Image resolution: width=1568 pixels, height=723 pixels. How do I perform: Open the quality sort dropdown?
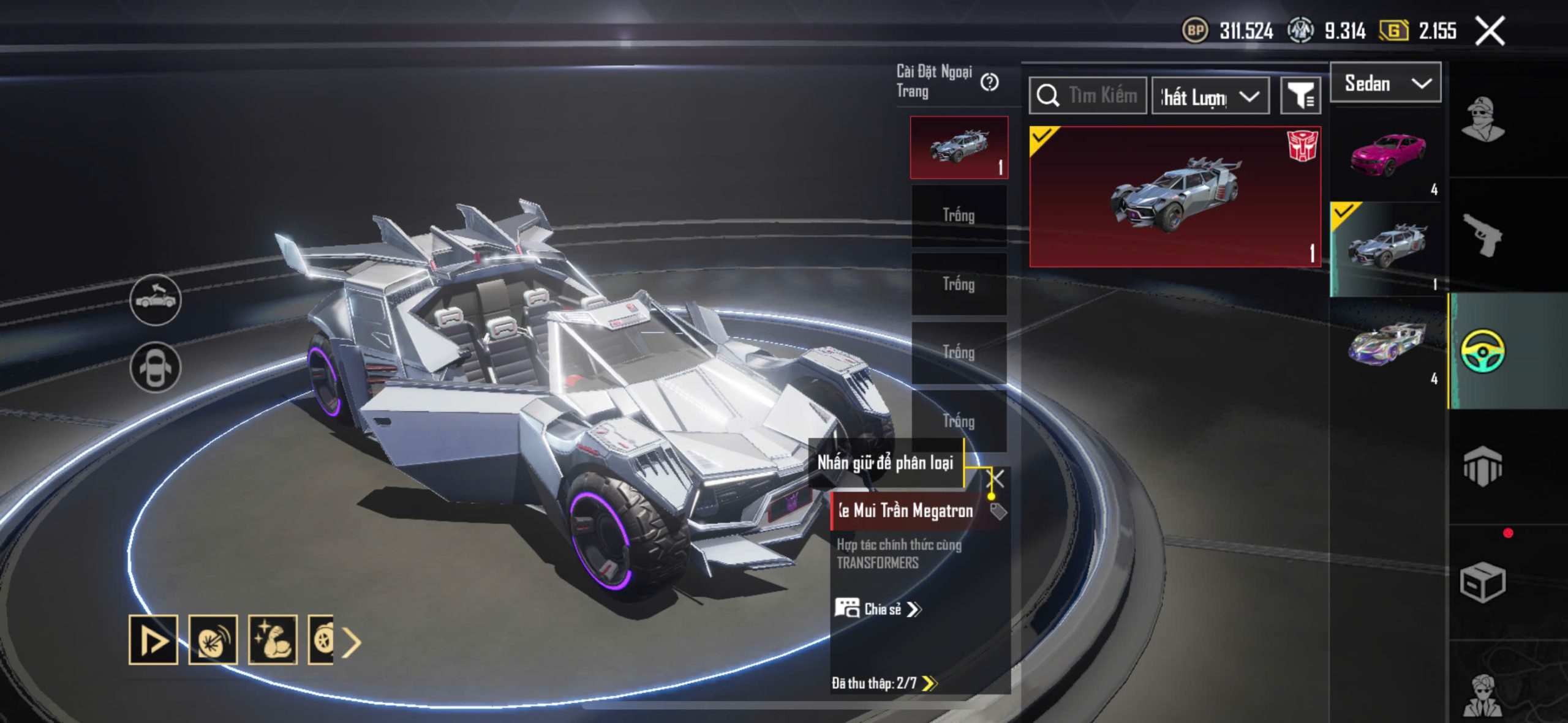pos(1210,97)
